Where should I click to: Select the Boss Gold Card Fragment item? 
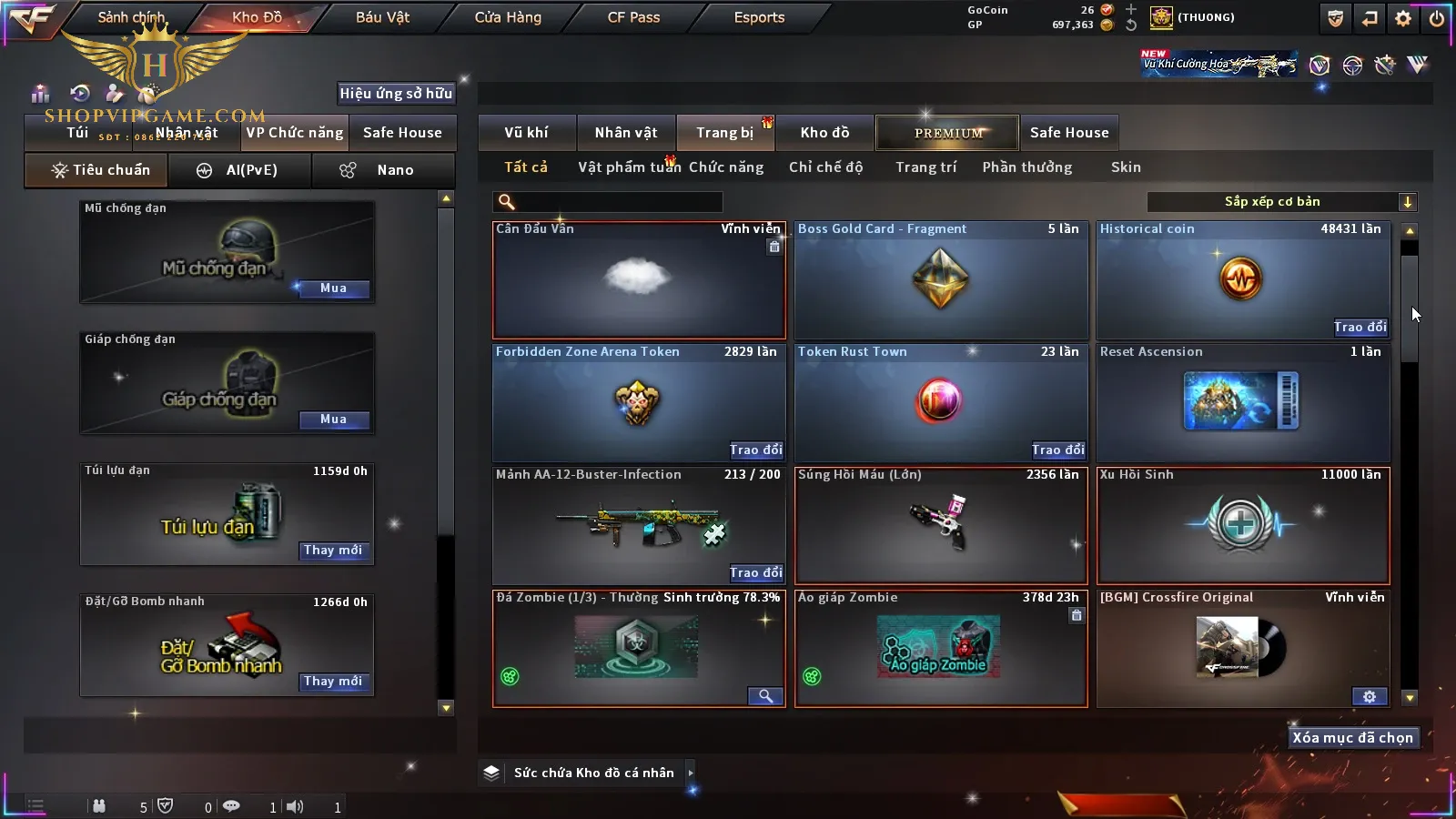pos(941,280)
